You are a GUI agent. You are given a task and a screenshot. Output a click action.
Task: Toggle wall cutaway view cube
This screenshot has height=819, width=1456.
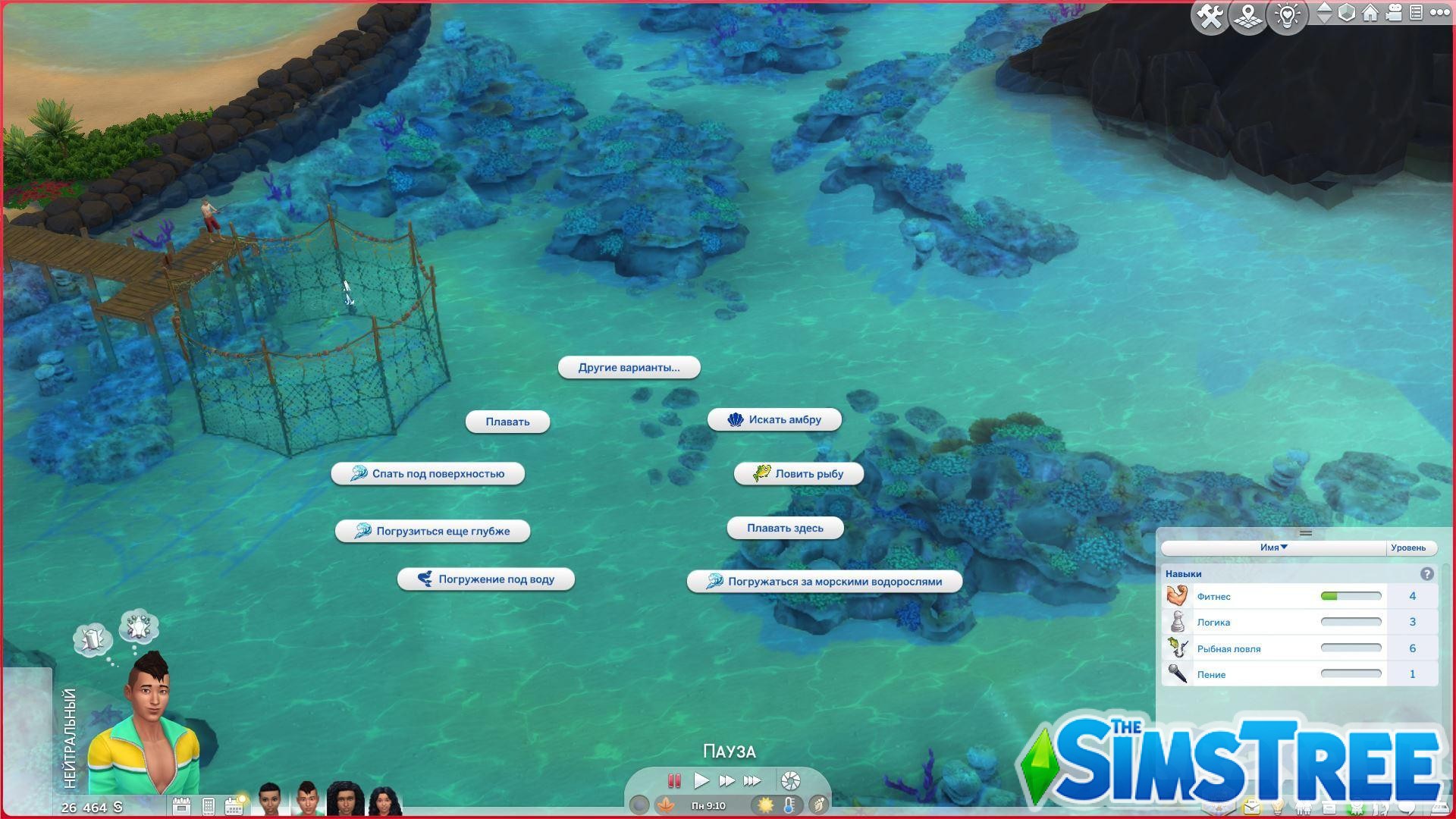click(x=1347, y=13)
